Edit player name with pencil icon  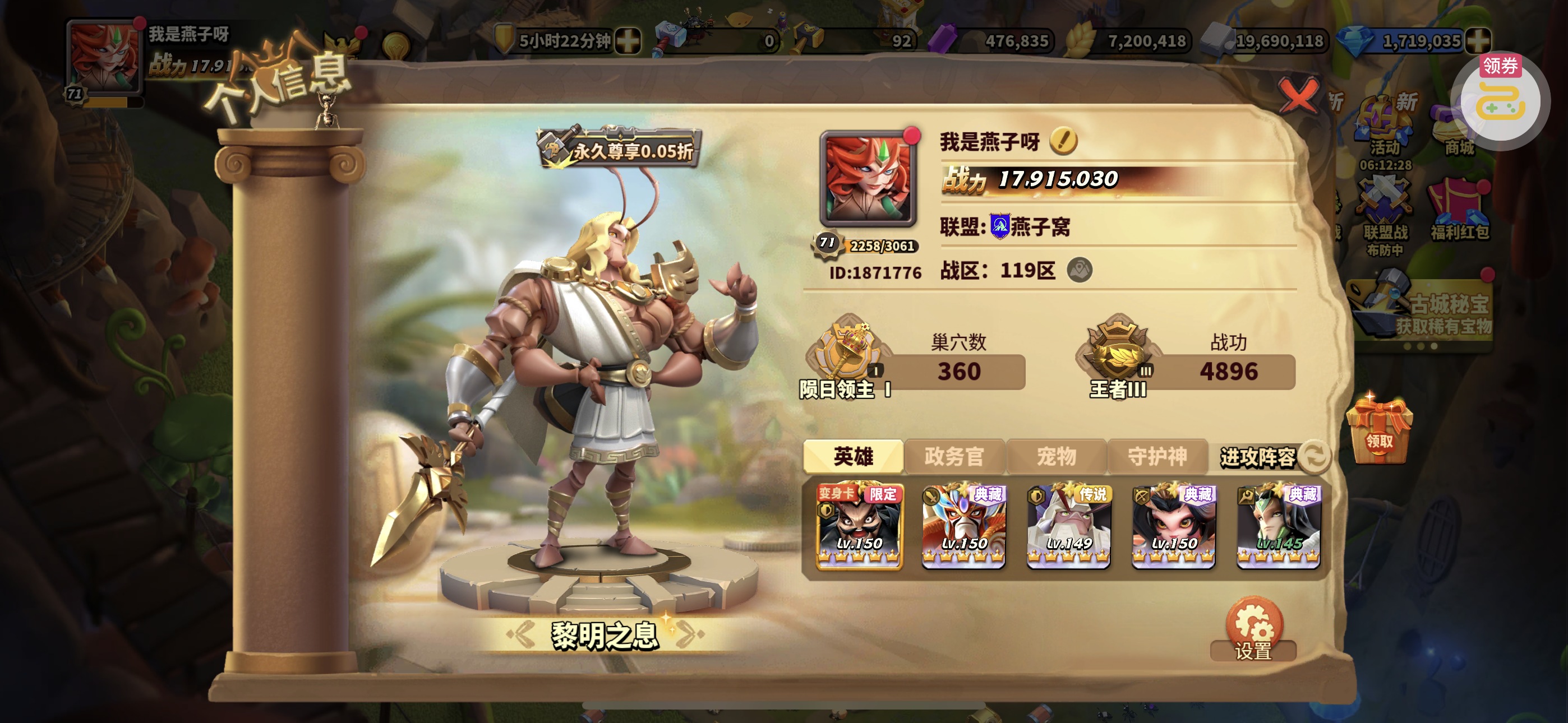pyautogui.click(x=1063, y=141)
